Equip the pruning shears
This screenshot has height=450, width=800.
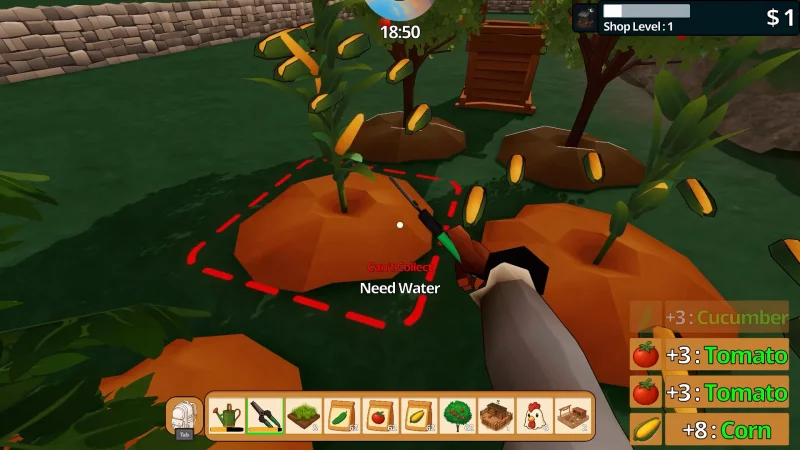(x=265, y=414)
